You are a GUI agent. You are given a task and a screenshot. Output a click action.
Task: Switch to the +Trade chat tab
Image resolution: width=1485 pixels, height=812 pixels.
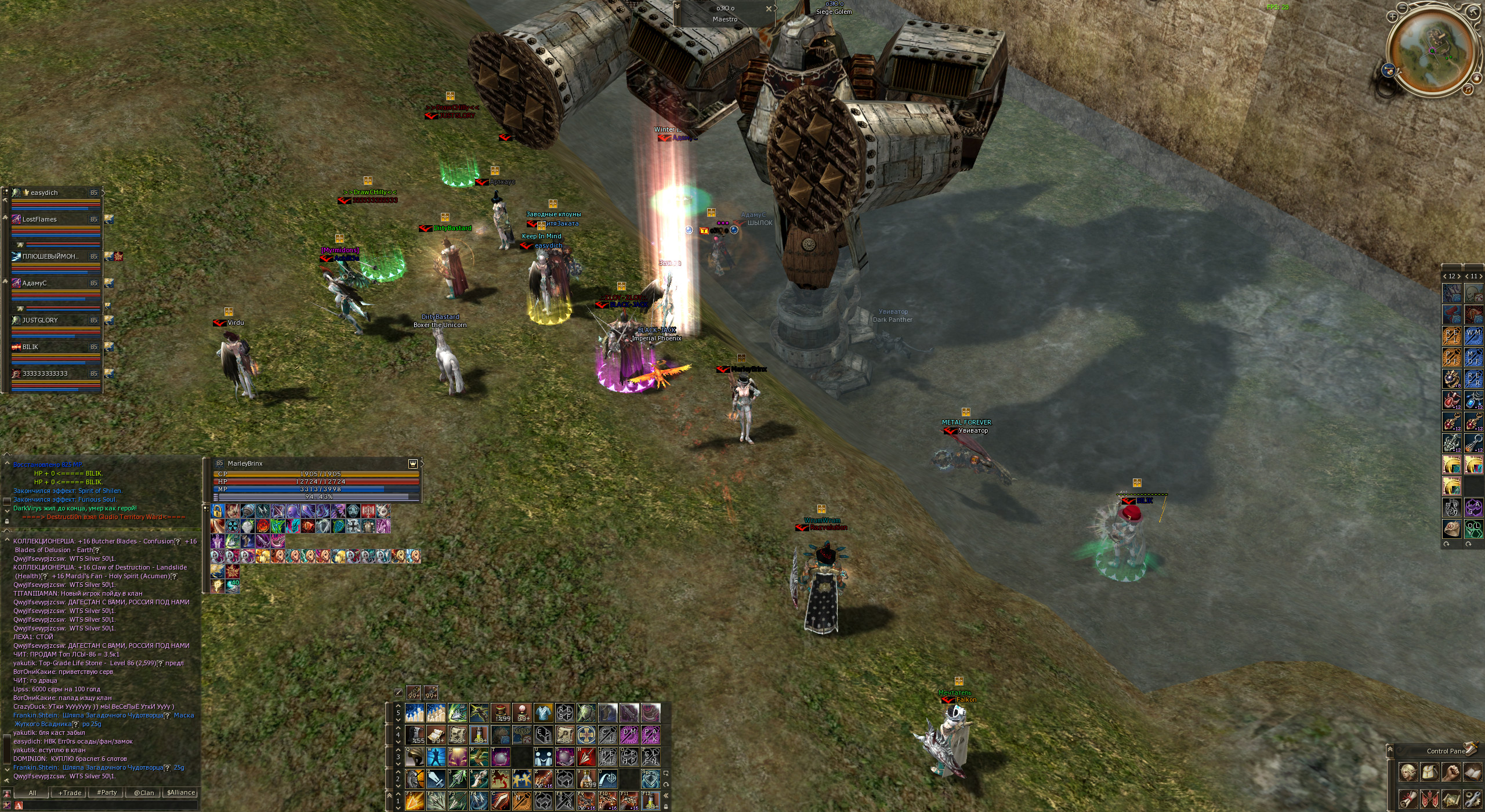(70, 793)
